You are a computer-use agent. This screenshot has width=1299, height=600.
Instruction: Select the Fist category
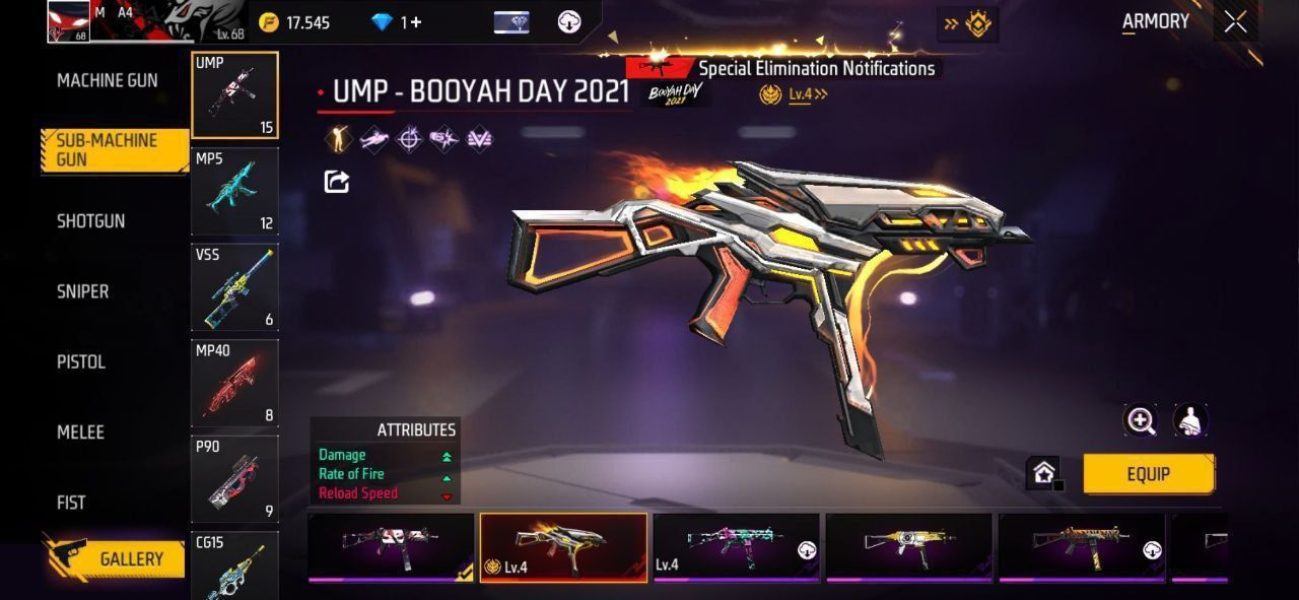71,502
